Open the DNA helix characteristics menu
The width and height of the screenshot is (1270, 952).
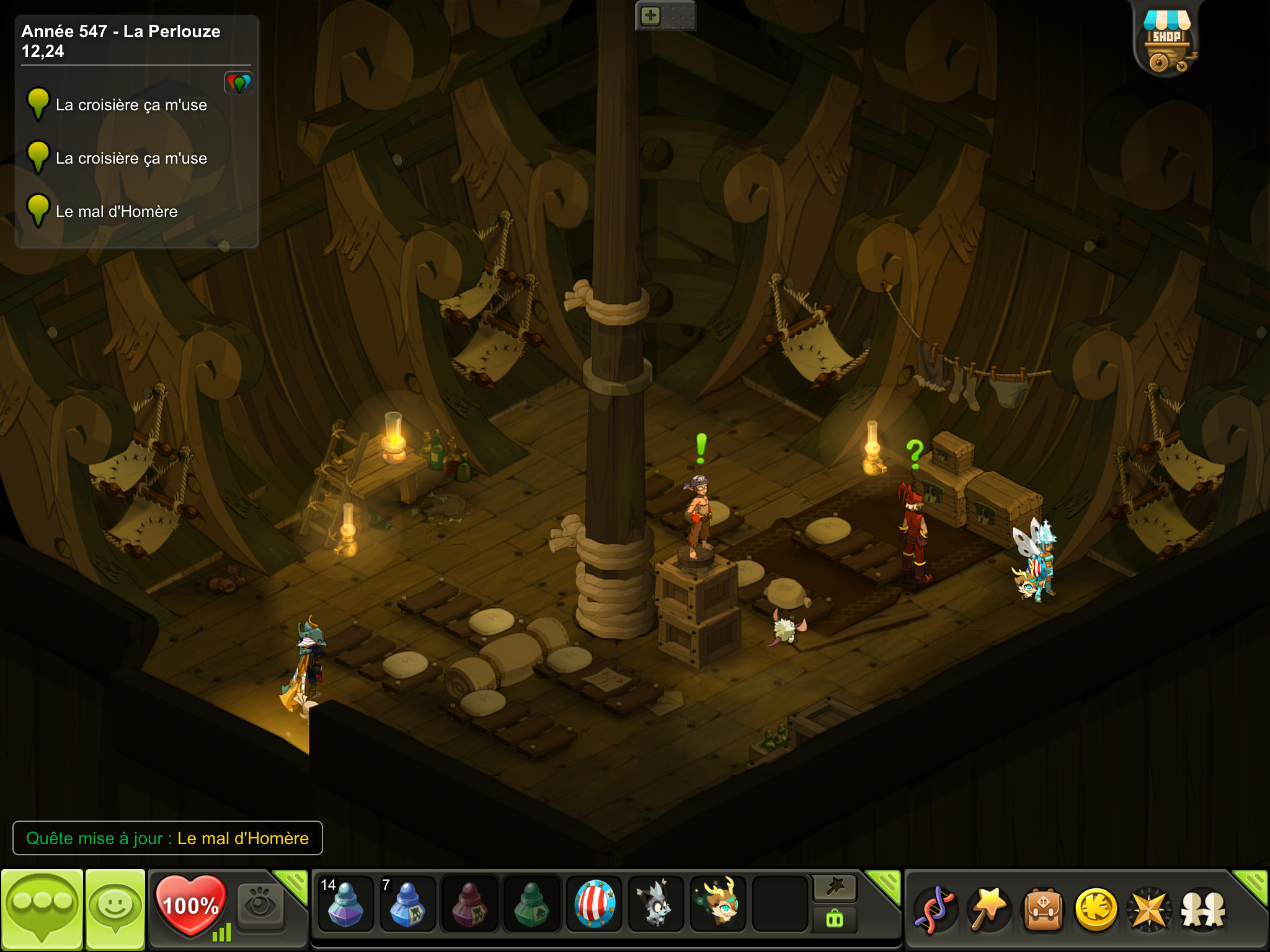pos(935,909)
